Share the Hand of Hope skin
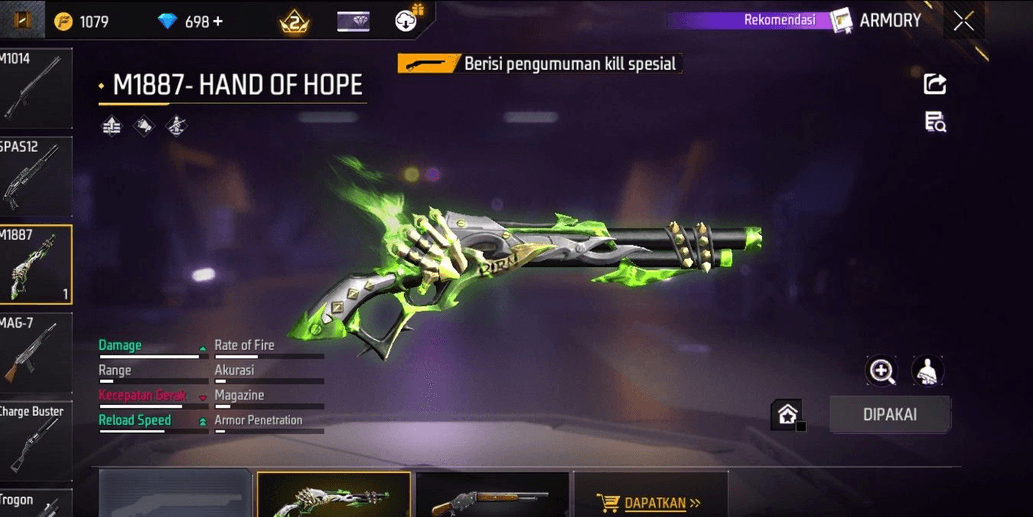The image size is (1033, 517). coord(935,84)
